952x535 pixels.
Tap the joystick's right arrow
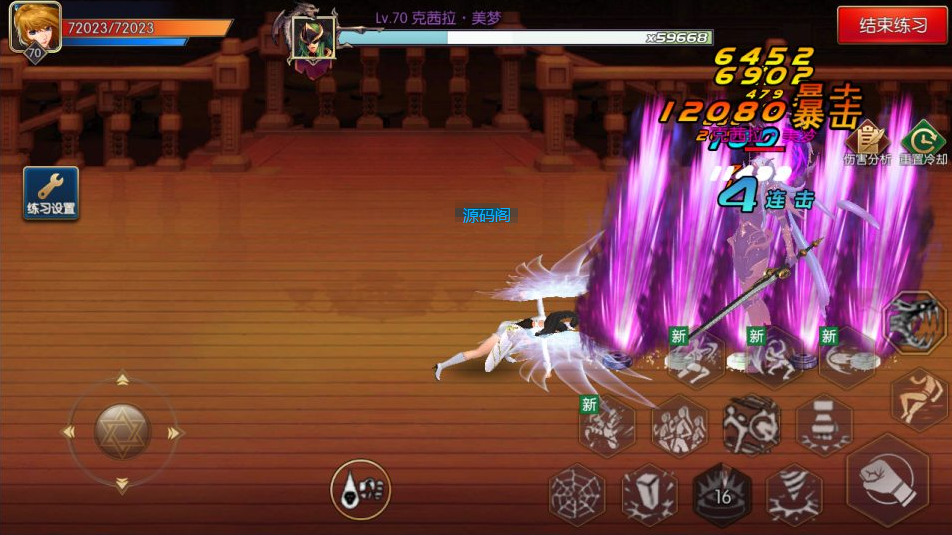[x=175, y=433]
